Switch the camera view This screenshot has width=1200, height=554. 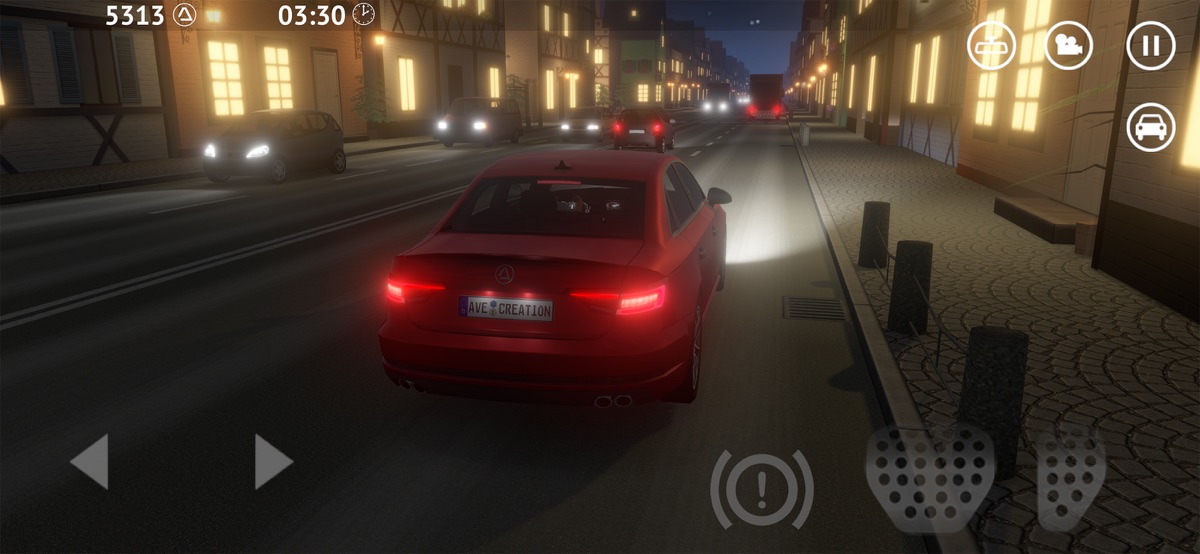(1069, 46)
